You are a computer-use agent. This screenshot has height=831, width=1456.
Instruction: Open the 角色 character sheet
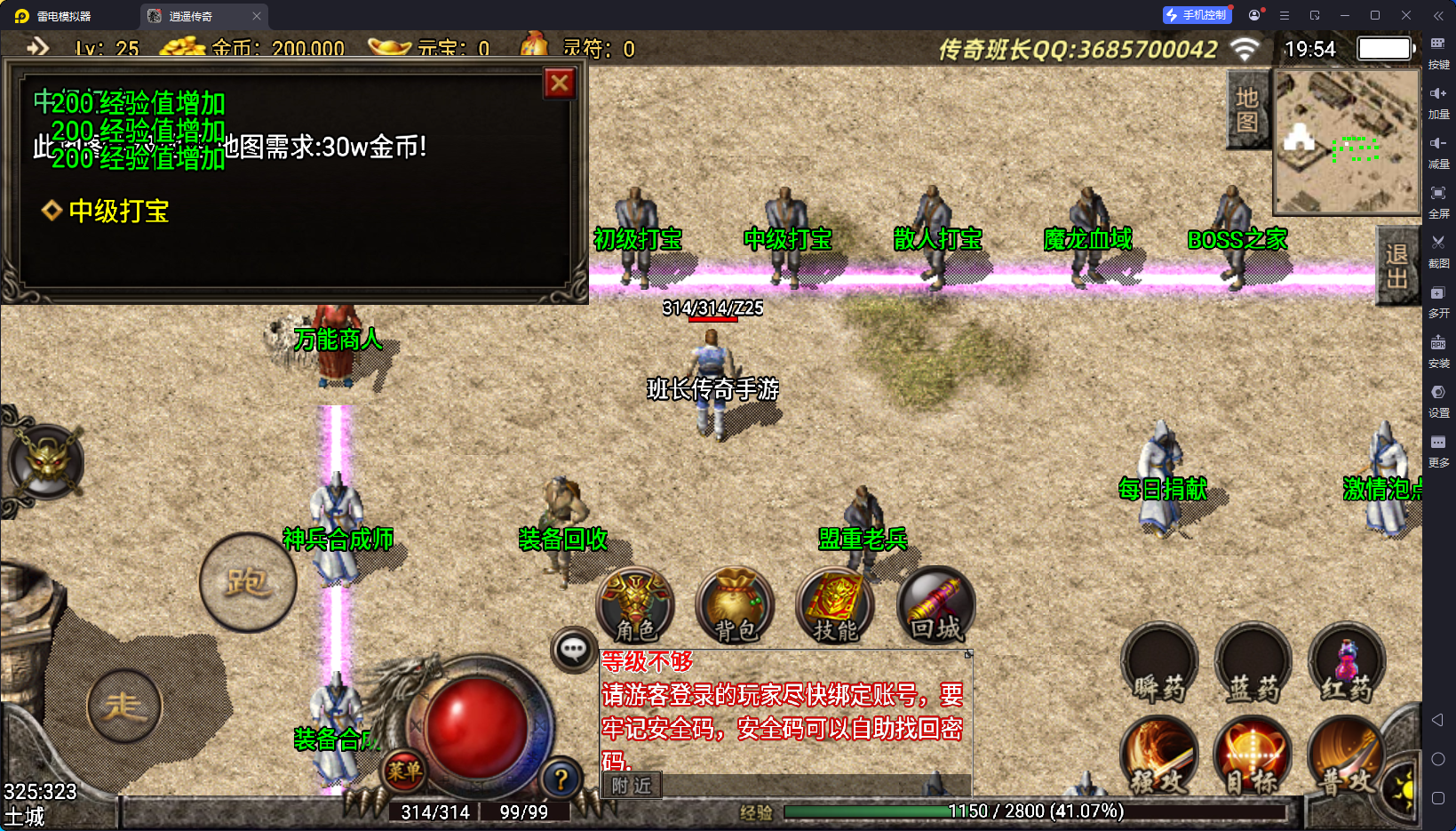(x=636, y=606)
